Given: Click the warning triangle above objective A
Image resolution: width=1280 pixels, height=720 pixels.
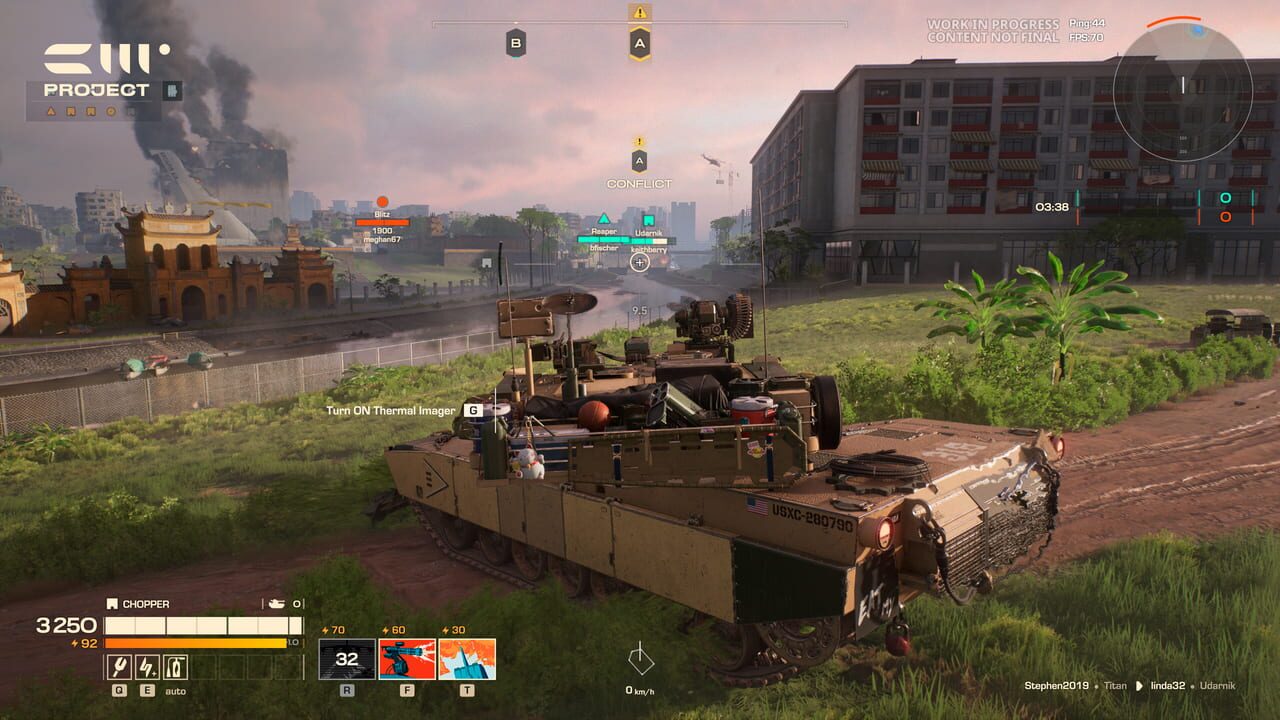Looking at the screenshot, I should tap(639, 13).
